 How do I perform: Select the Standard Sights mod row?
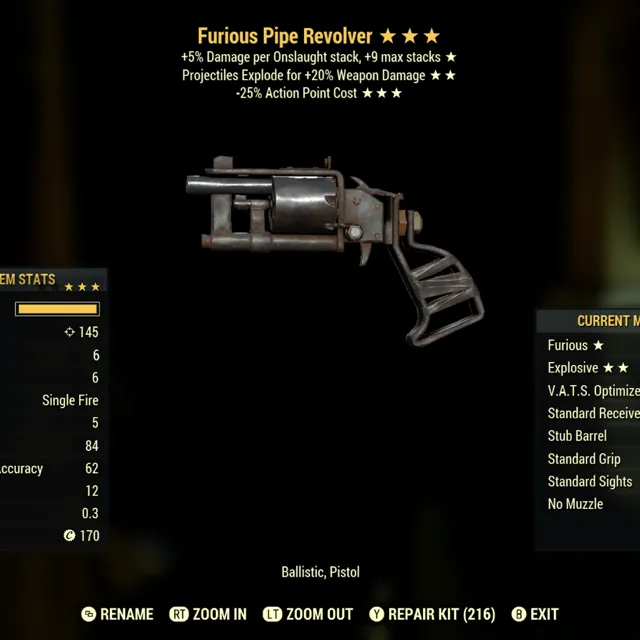click(x=590, y=481)
